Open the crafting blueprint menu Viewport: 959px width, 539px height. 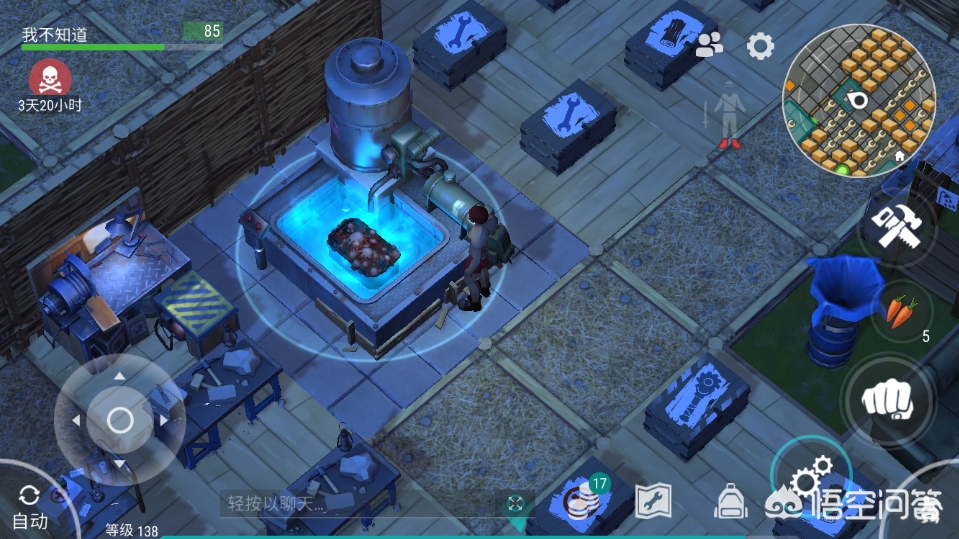pyautogui.click(x=652, y=501)
